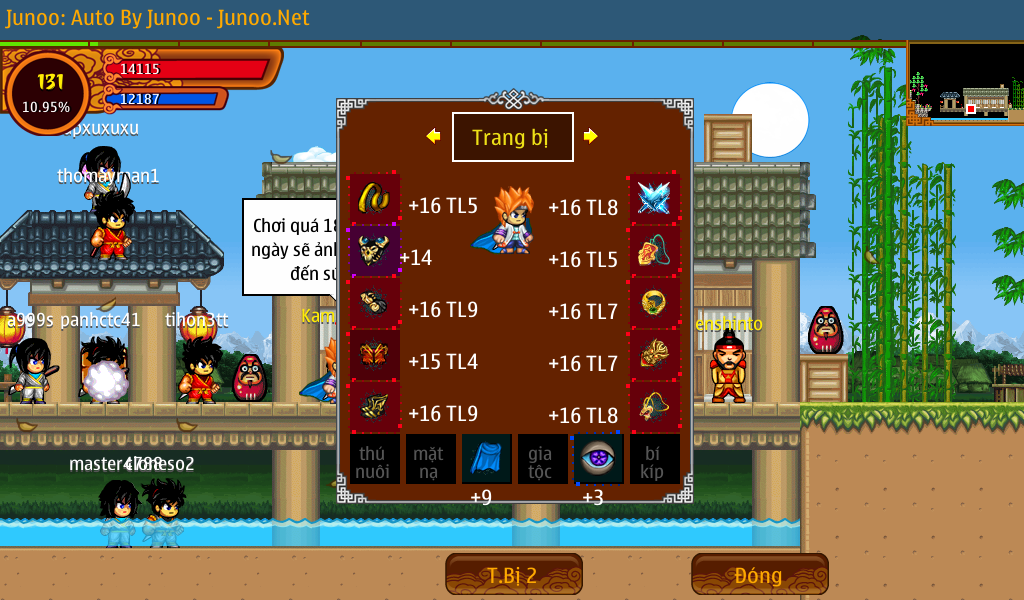Go to the previous panel with left arrow
The image size is (1024, 600).
pos(433,136)
